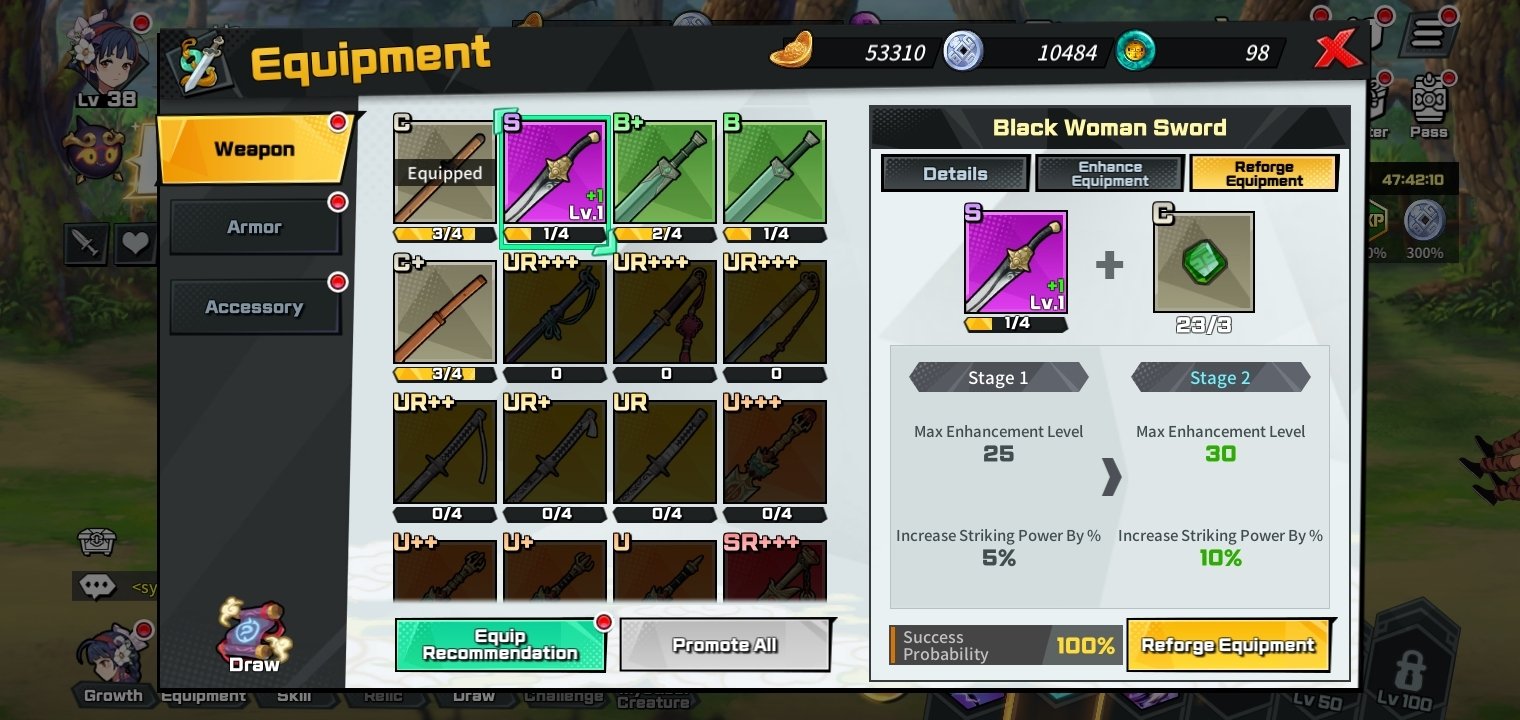Viewport: 1520px width, 720px height.
Task: Confirm with the yellow Reforge Equipment button
Action: click(x=1228, y=645)
